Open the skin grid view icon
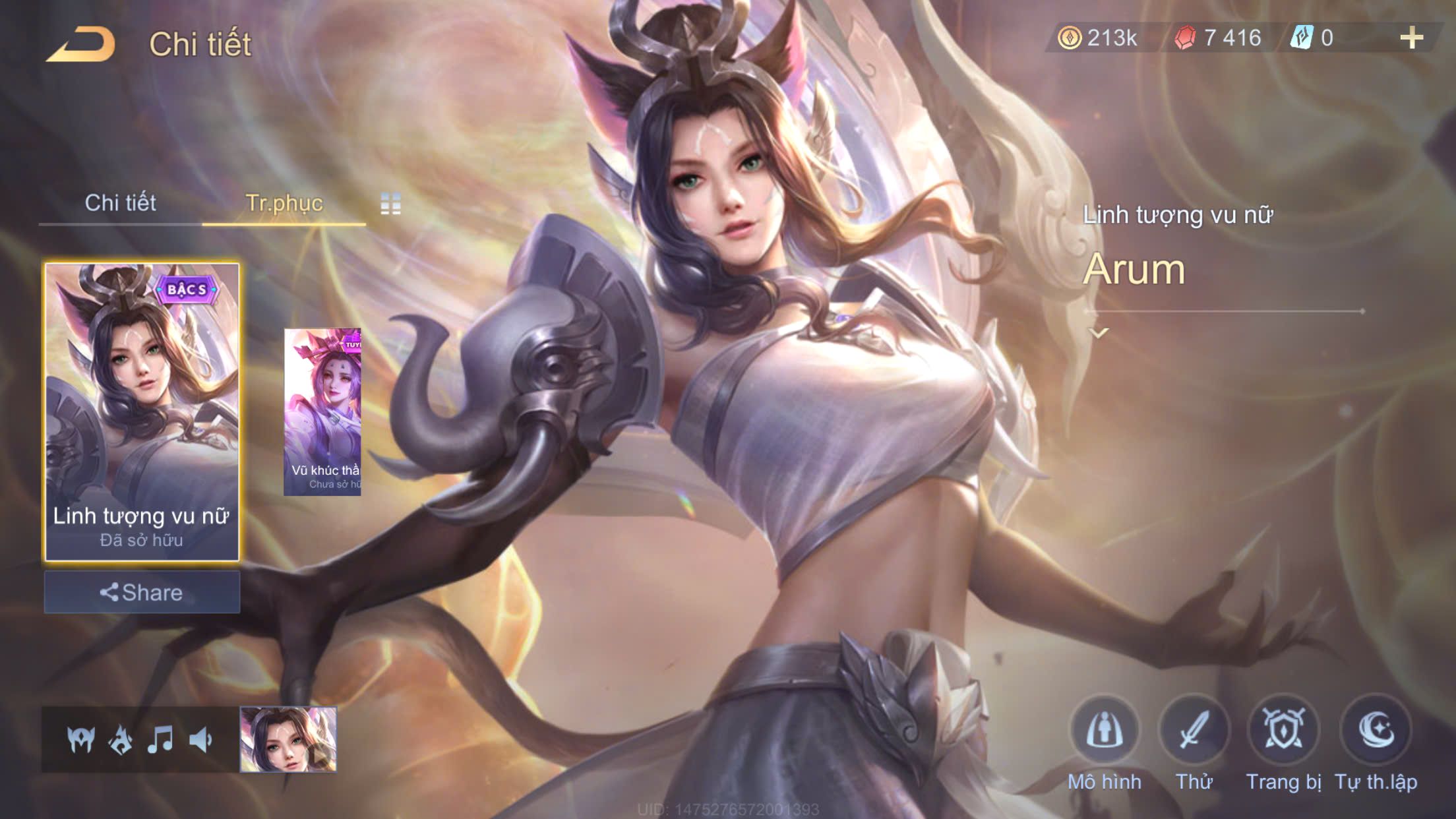Screen dimensions: 1456x819 pyautogui.click(x=390, y=204)
